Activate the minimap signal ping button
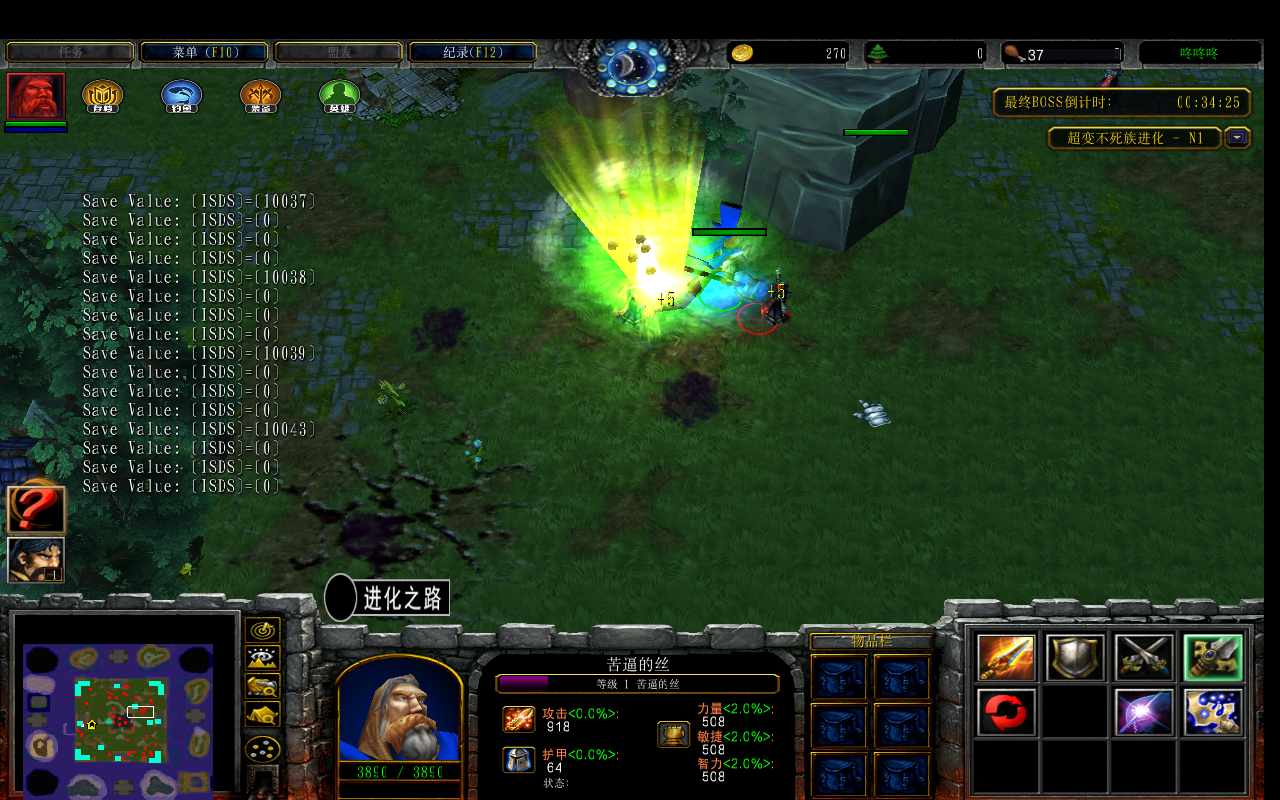The height and width of the screenshot is (800, 1280). (x=263, y=630)
